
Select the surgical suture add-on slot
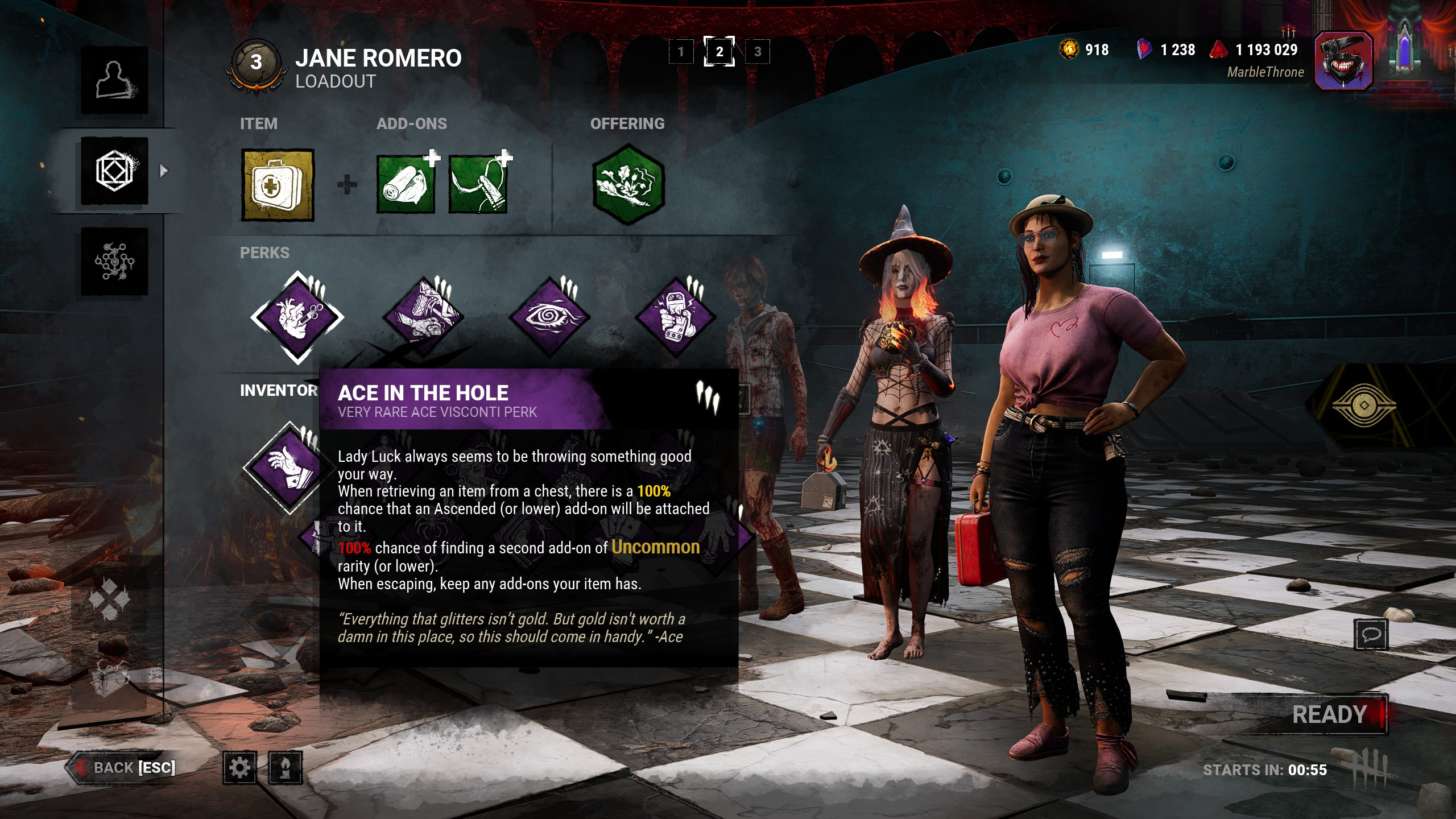[478, 185]
